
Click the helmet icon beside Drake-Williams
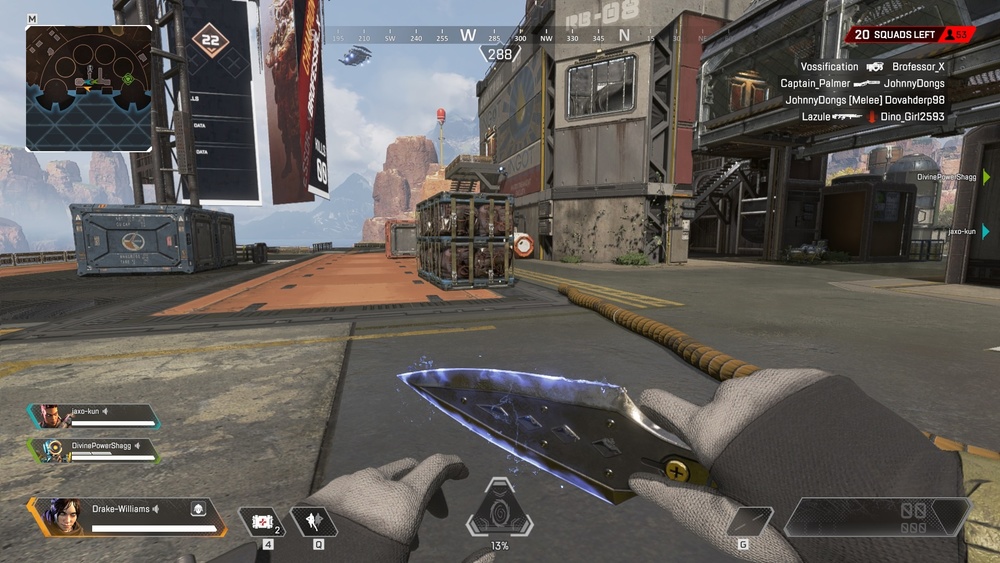tap(198, 509)
